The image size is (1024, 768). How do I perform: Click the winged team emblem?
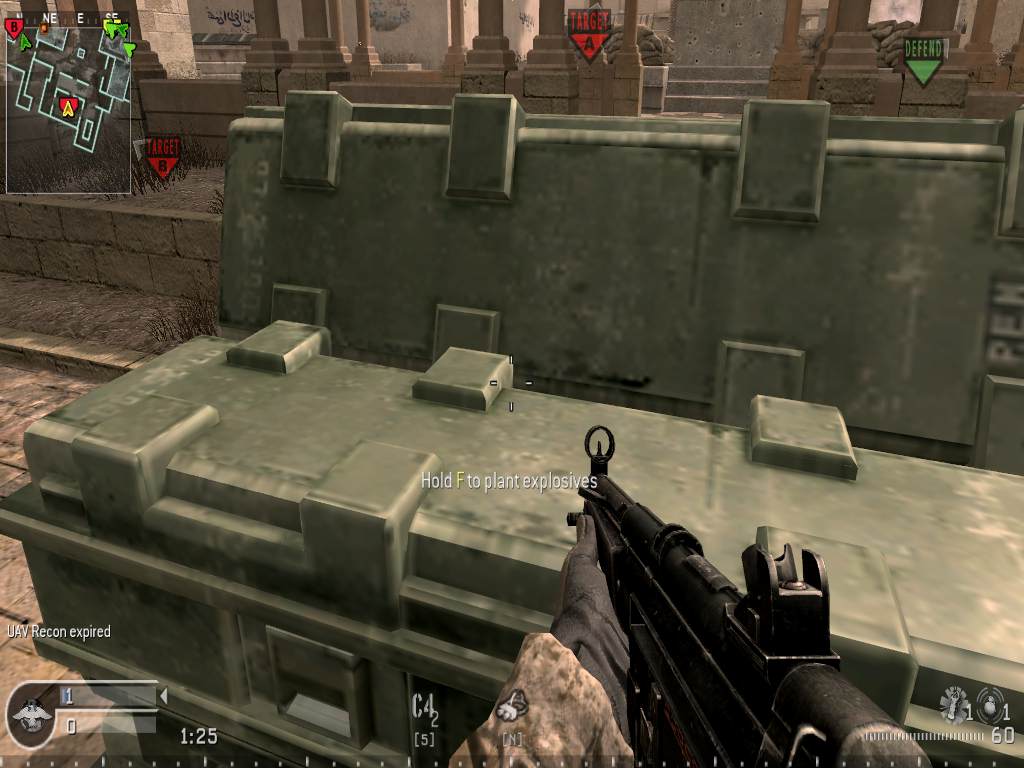[29, 713]
